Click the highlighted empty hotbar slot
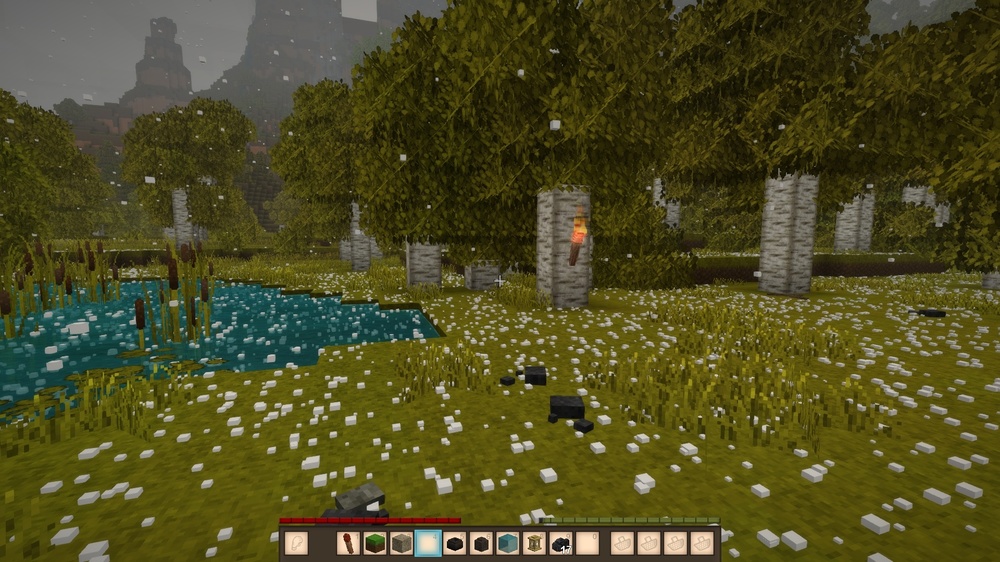 click(428, 543)
